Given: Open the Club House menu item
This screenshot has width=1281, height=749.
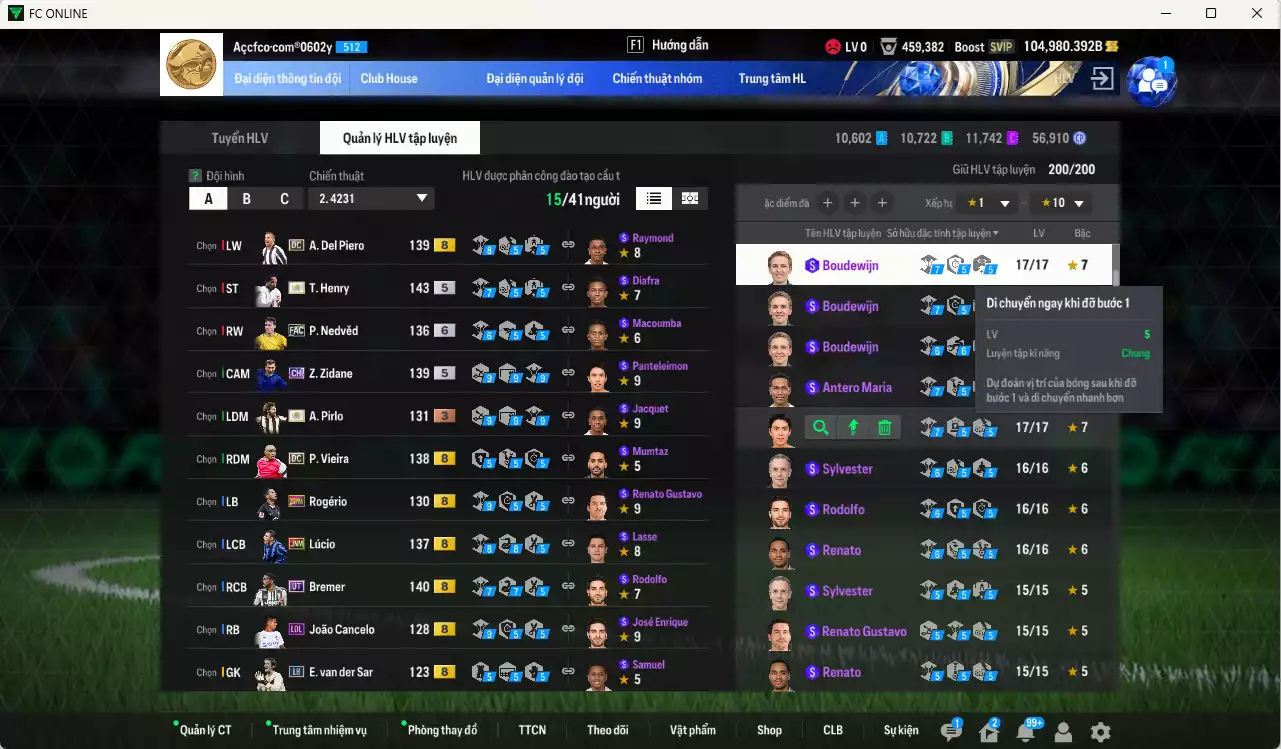Looking at the screenshot, I should coord(389,78).
